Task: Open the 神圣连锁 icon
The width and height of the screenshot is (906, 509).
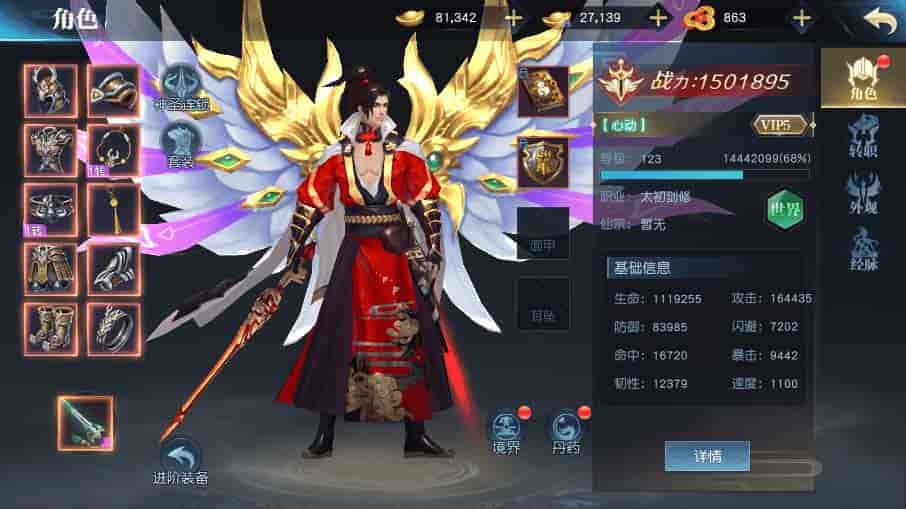Action: (x=181, y=87)
